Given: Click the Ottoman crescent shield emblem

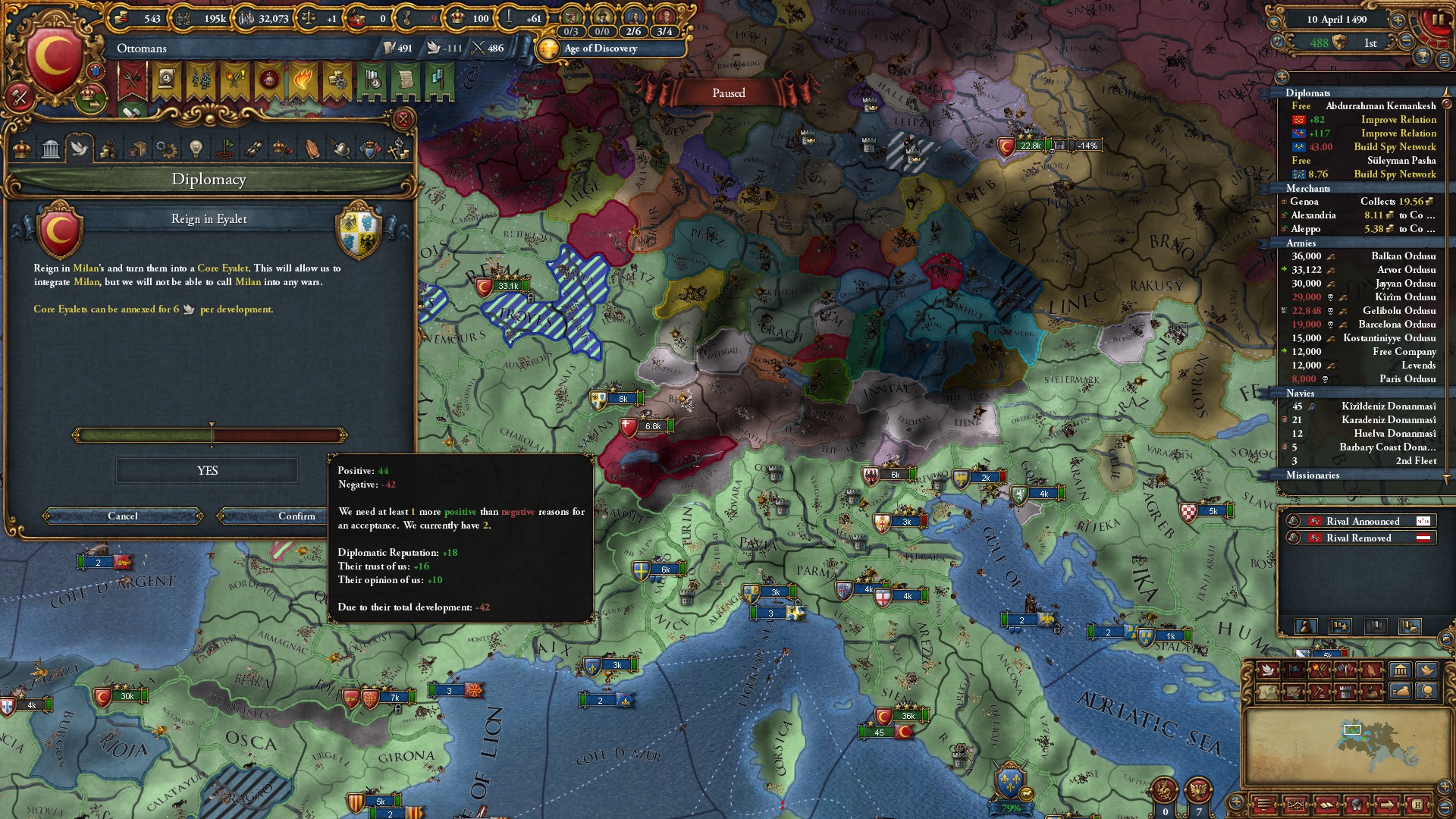Looking at the screenshot, I should click(55, 61).
